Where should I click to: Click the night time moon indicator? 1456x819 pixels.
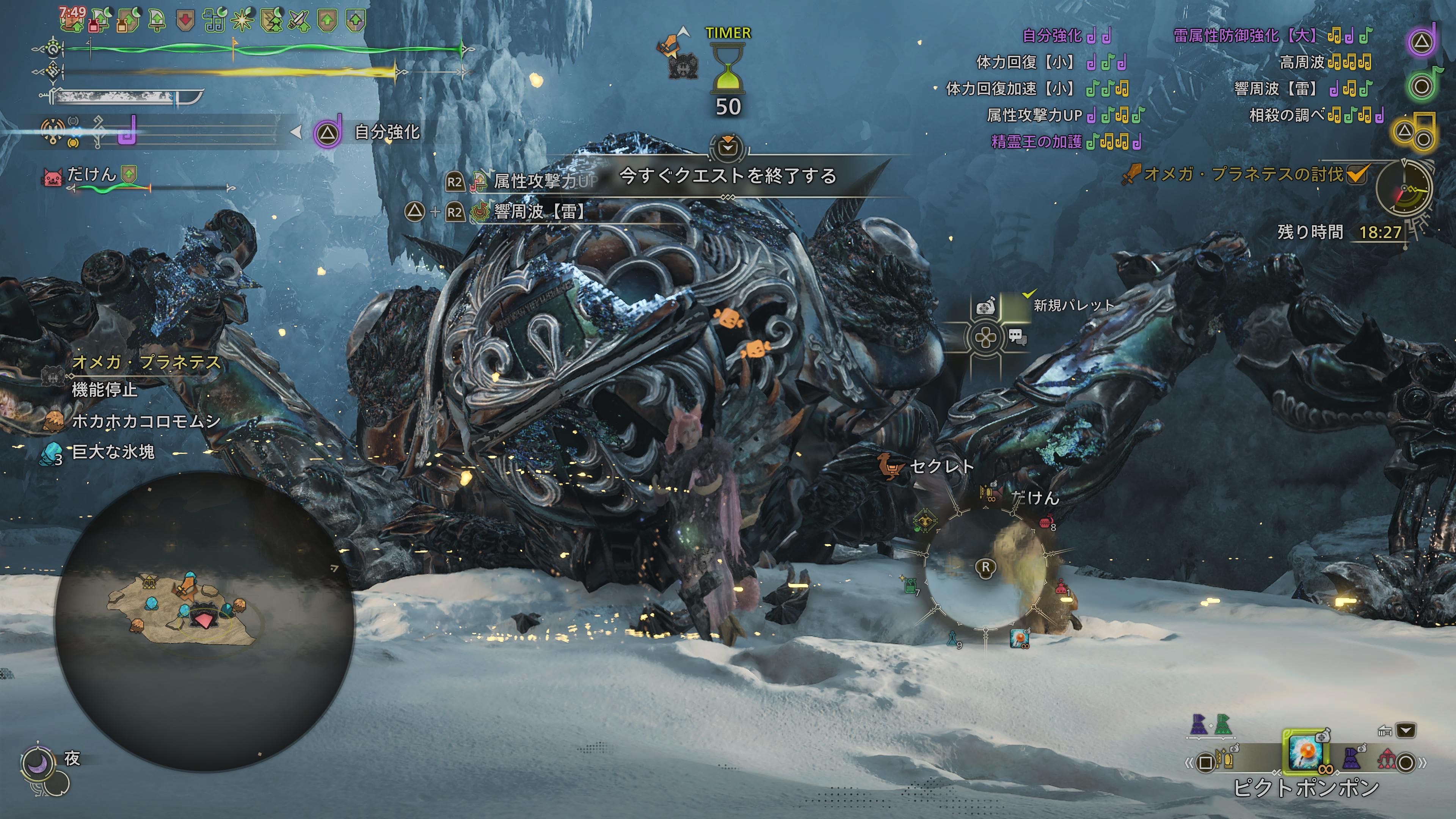pyautogui.click(x=38, y=763)
